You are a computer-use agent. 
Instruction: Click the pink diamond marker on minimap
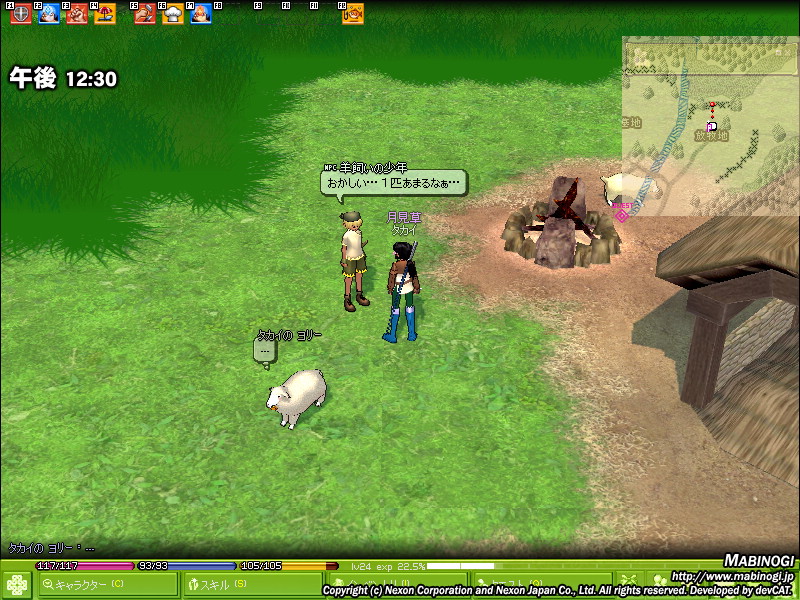[x=622, y=215]
